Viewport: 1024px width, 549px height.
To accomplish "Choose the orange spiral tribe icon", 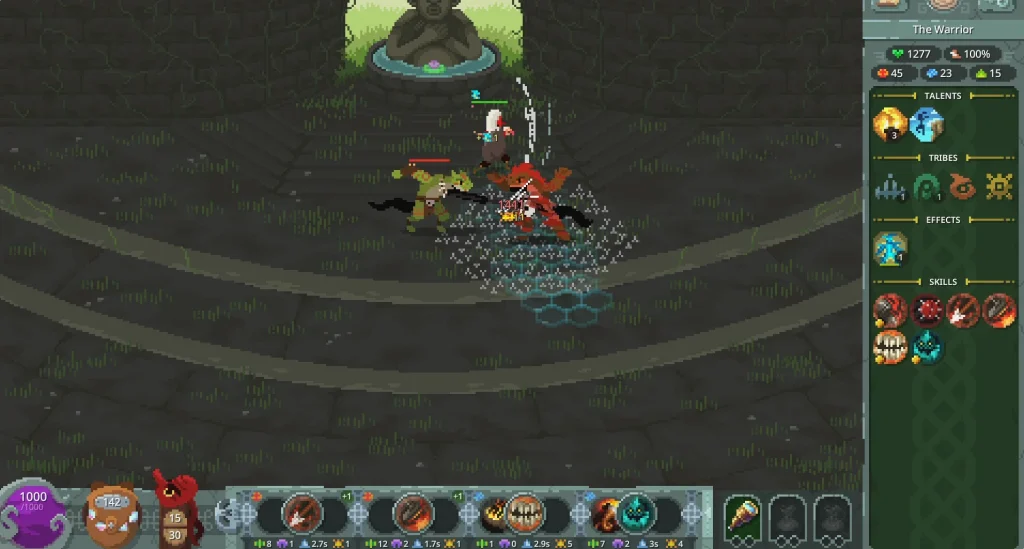I will point(963,187).
